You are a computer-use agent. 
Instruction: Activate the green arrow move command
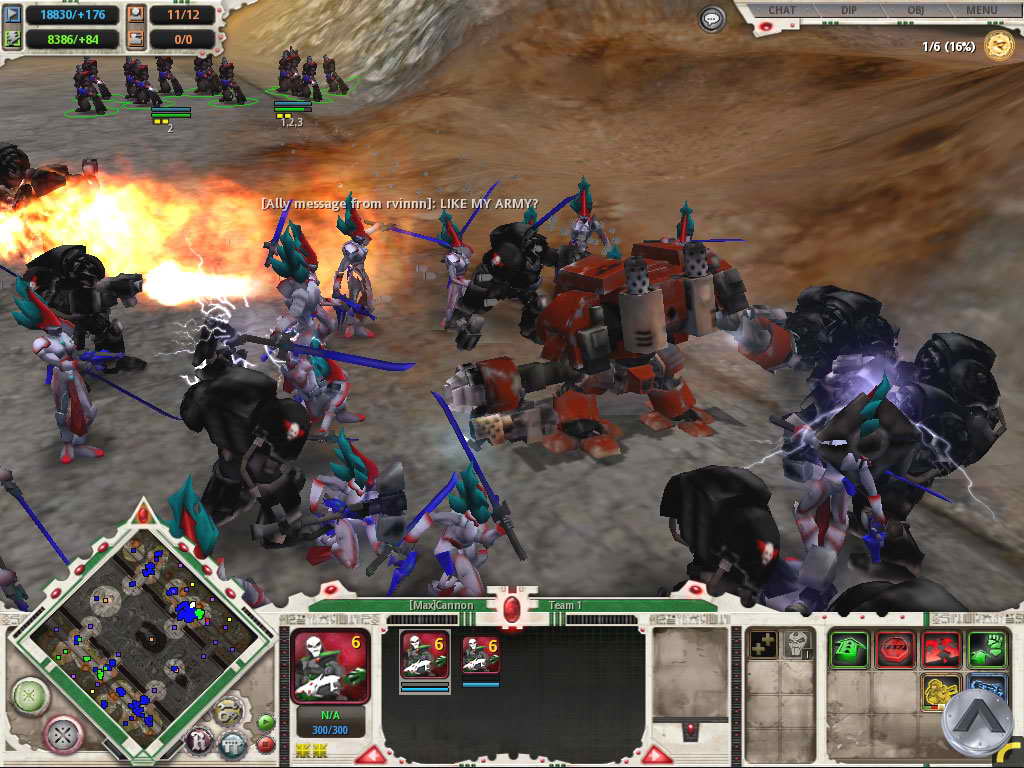click(849, 650)
